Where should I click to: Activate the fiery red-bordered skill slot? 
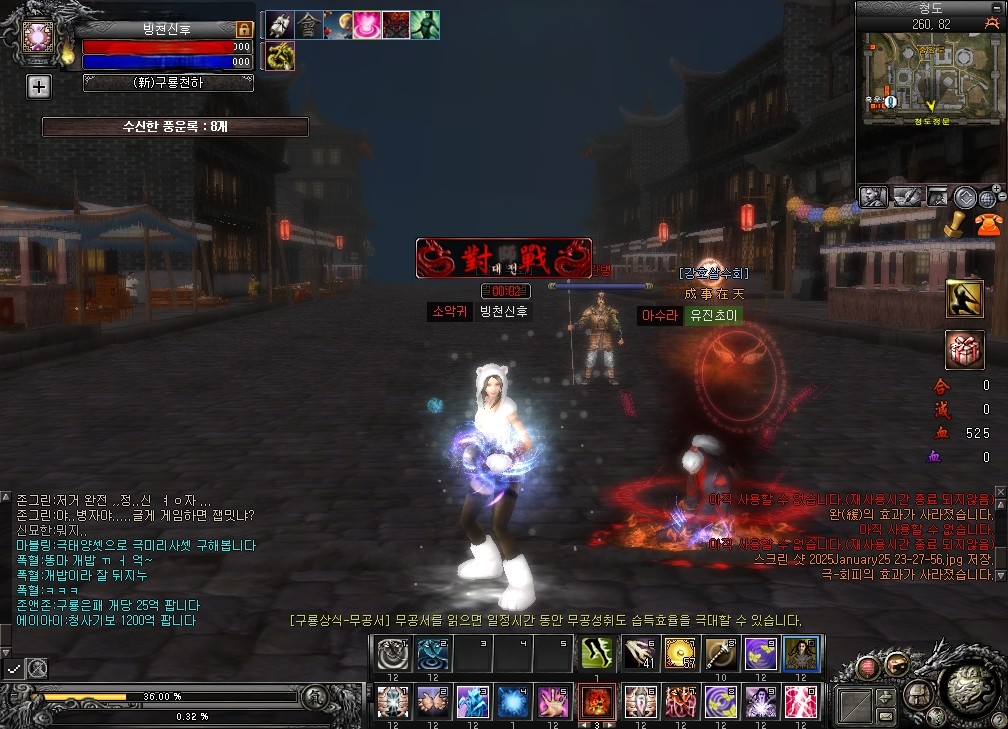[597, 701]
